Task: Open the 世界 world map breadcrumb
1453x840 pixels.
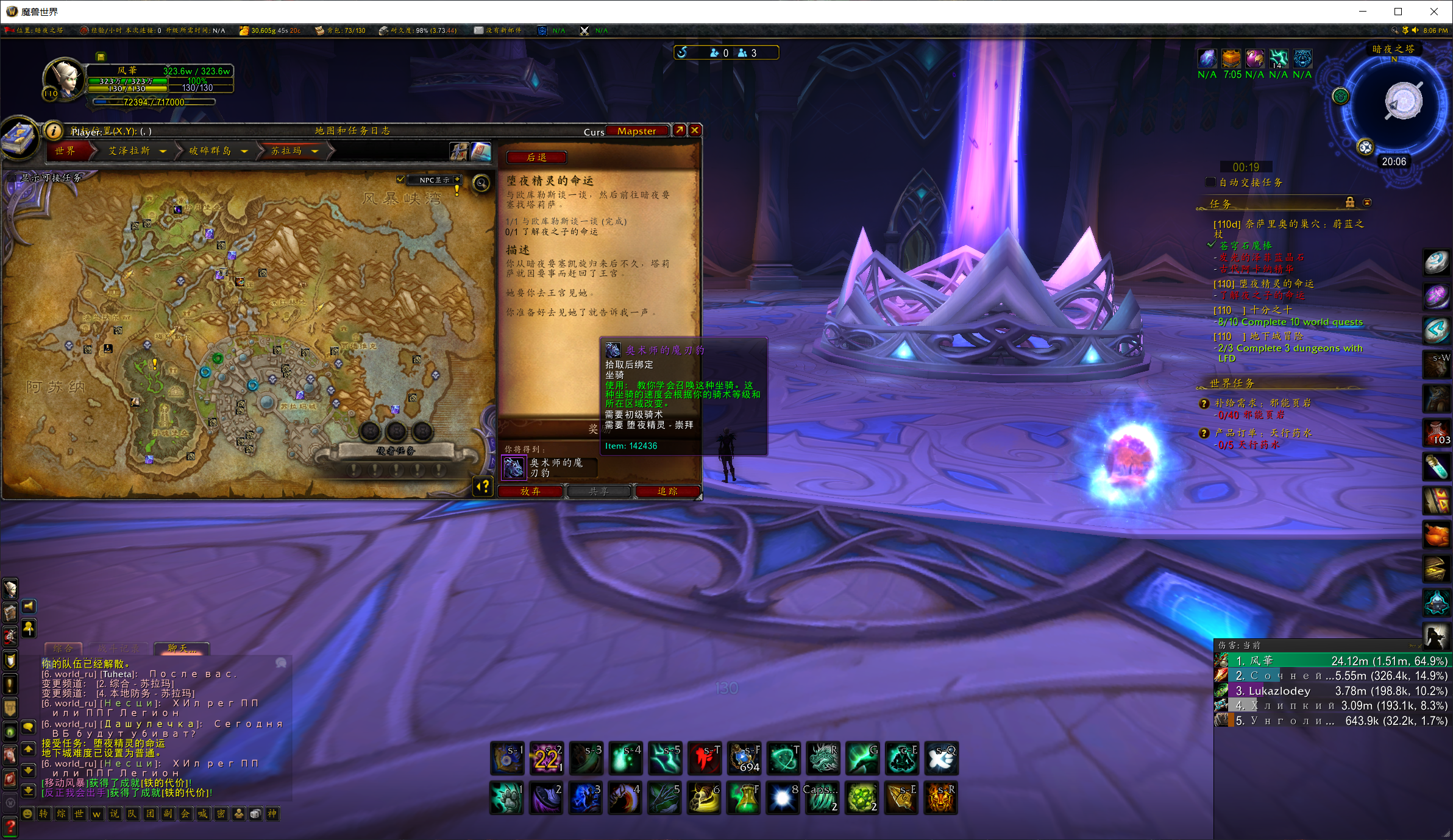Action: click(66, 150)
